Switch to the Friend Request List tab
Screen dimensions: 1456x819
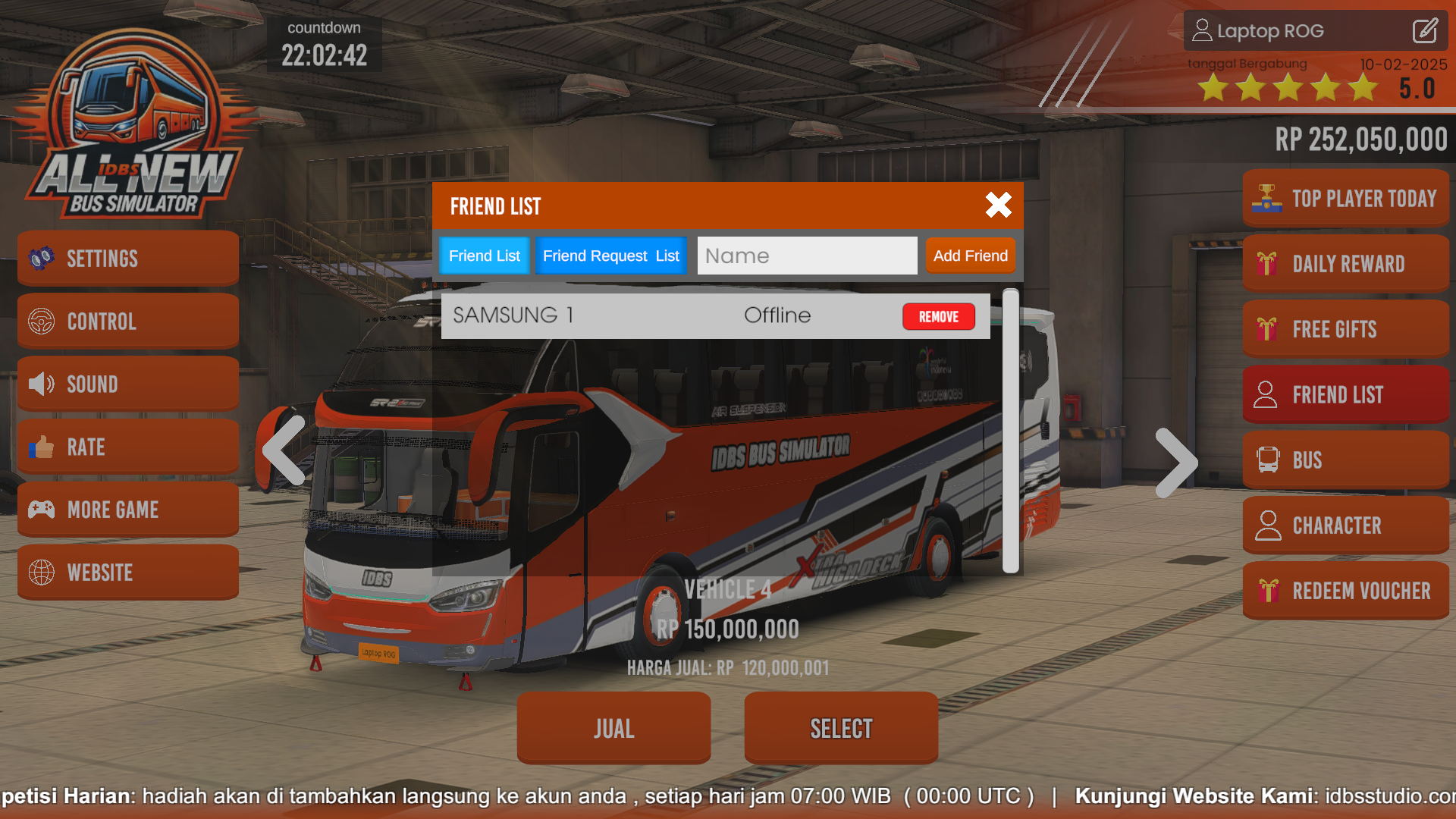click(610, 256)
